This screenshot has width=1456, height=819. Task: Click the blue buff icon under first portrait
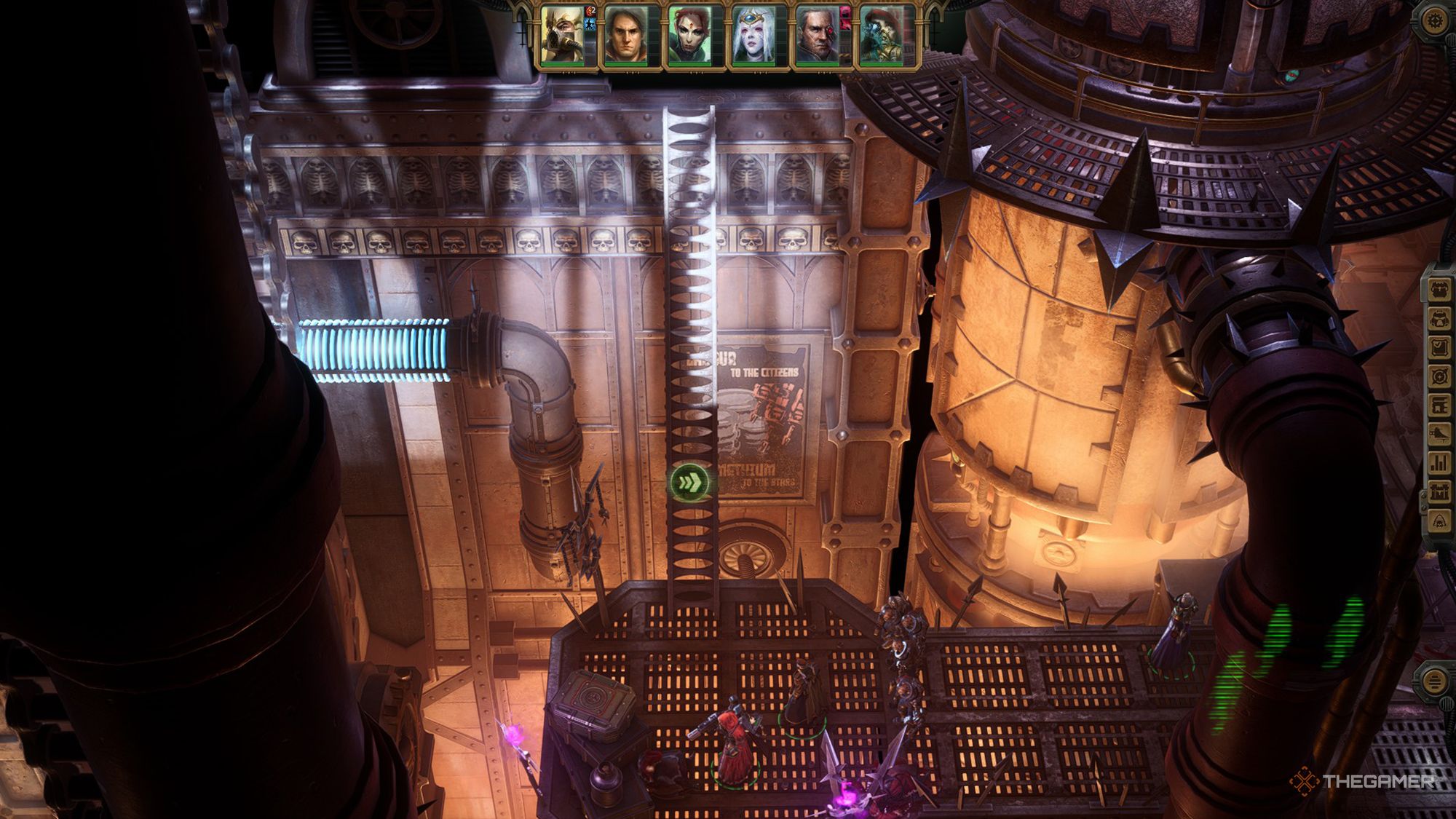click(x=590, y=25)
